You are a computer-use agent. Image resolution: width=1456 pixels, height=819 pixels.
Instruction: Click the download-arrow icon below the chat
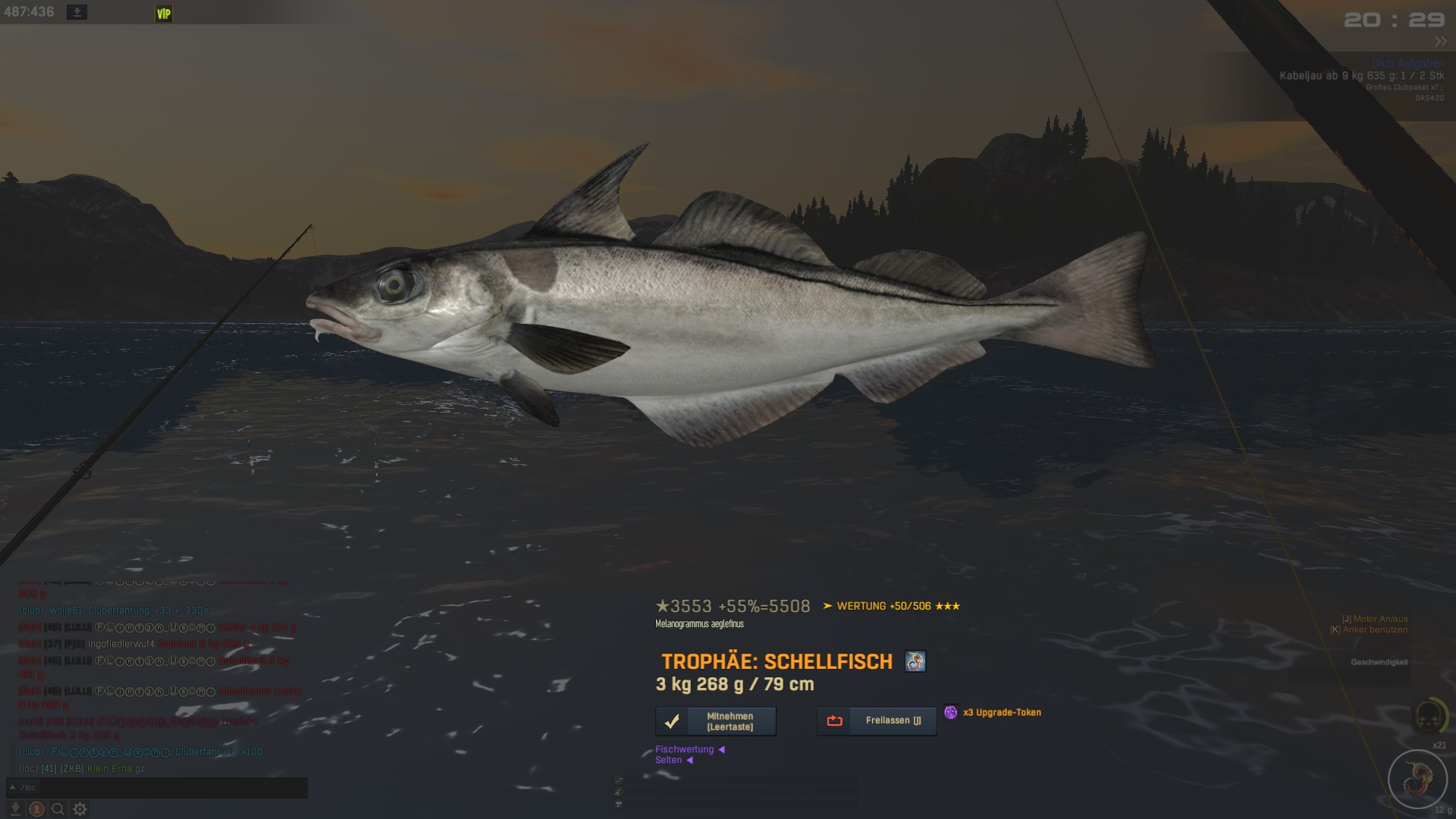click(x=15, y=809)
